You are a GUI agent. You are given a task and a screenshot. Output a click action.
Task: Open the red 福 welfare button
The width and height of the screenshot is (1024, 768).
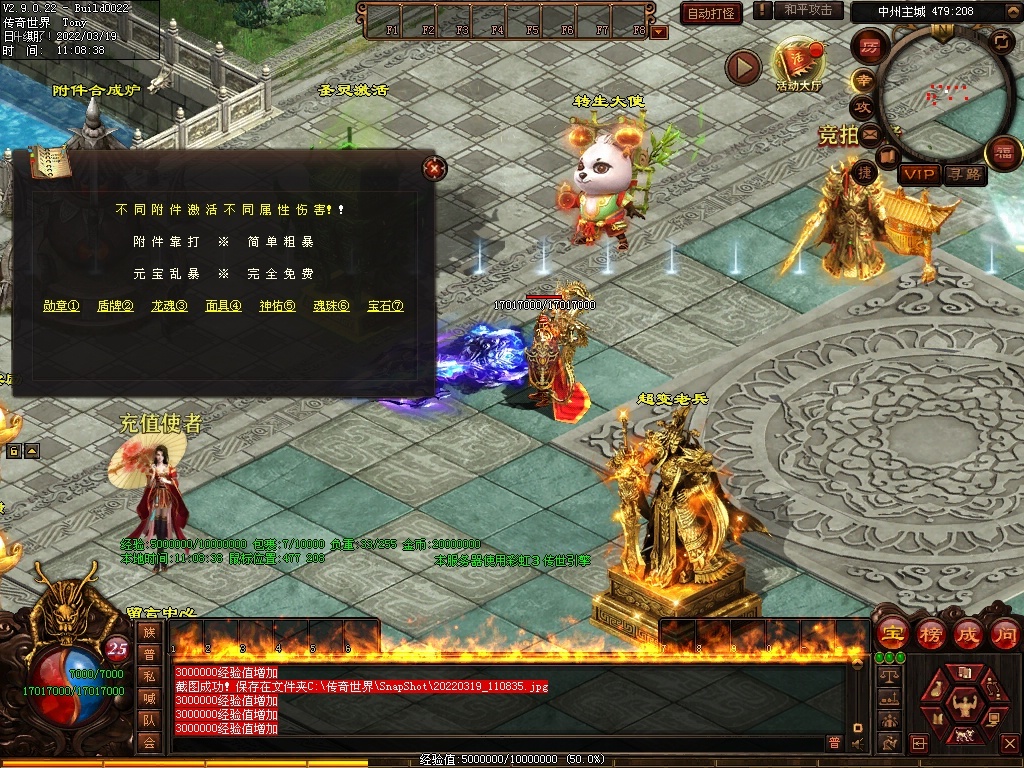(x=1002, y=153)
